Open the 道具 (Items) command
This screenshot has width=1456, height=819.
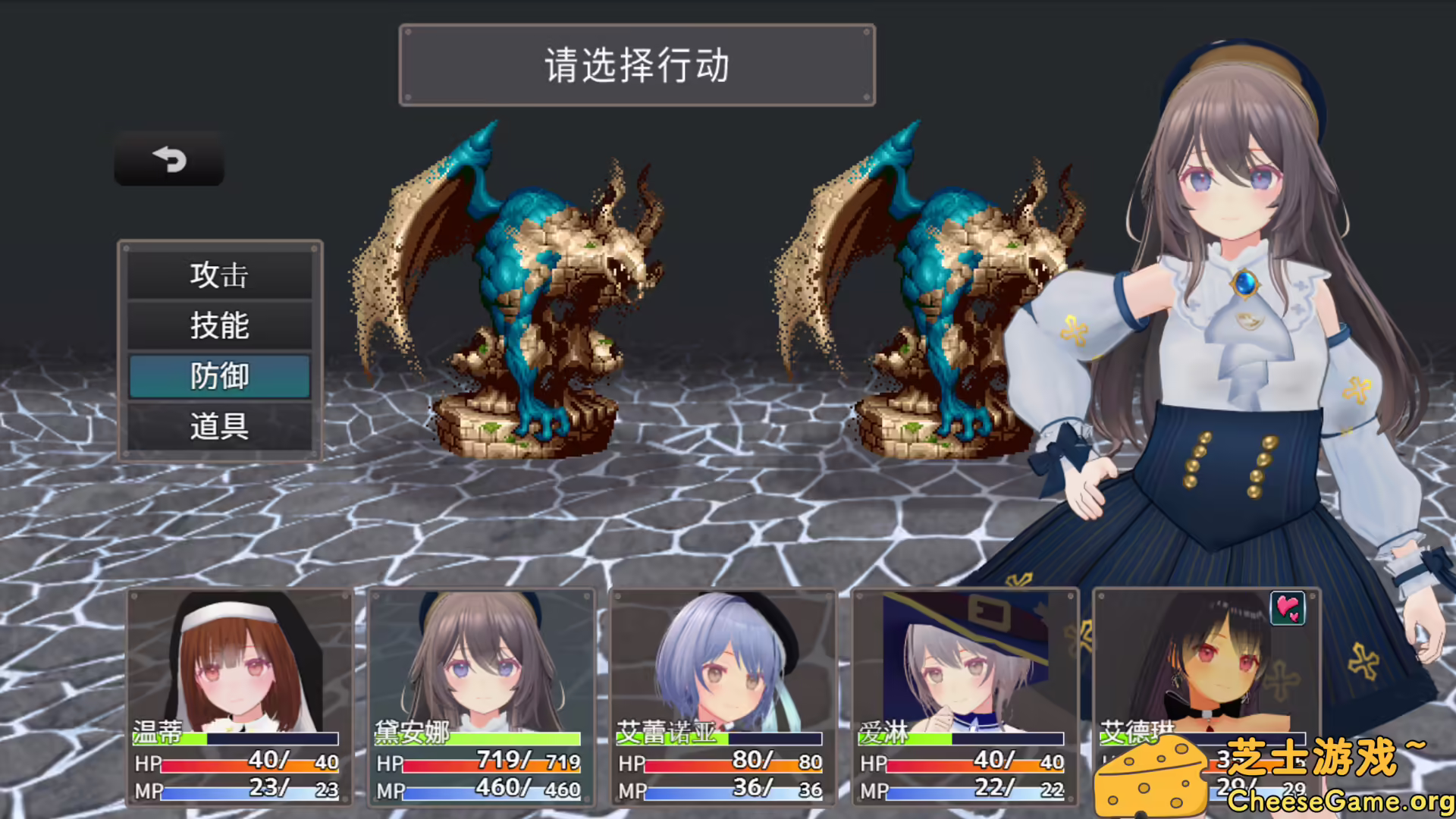point(220,427)
